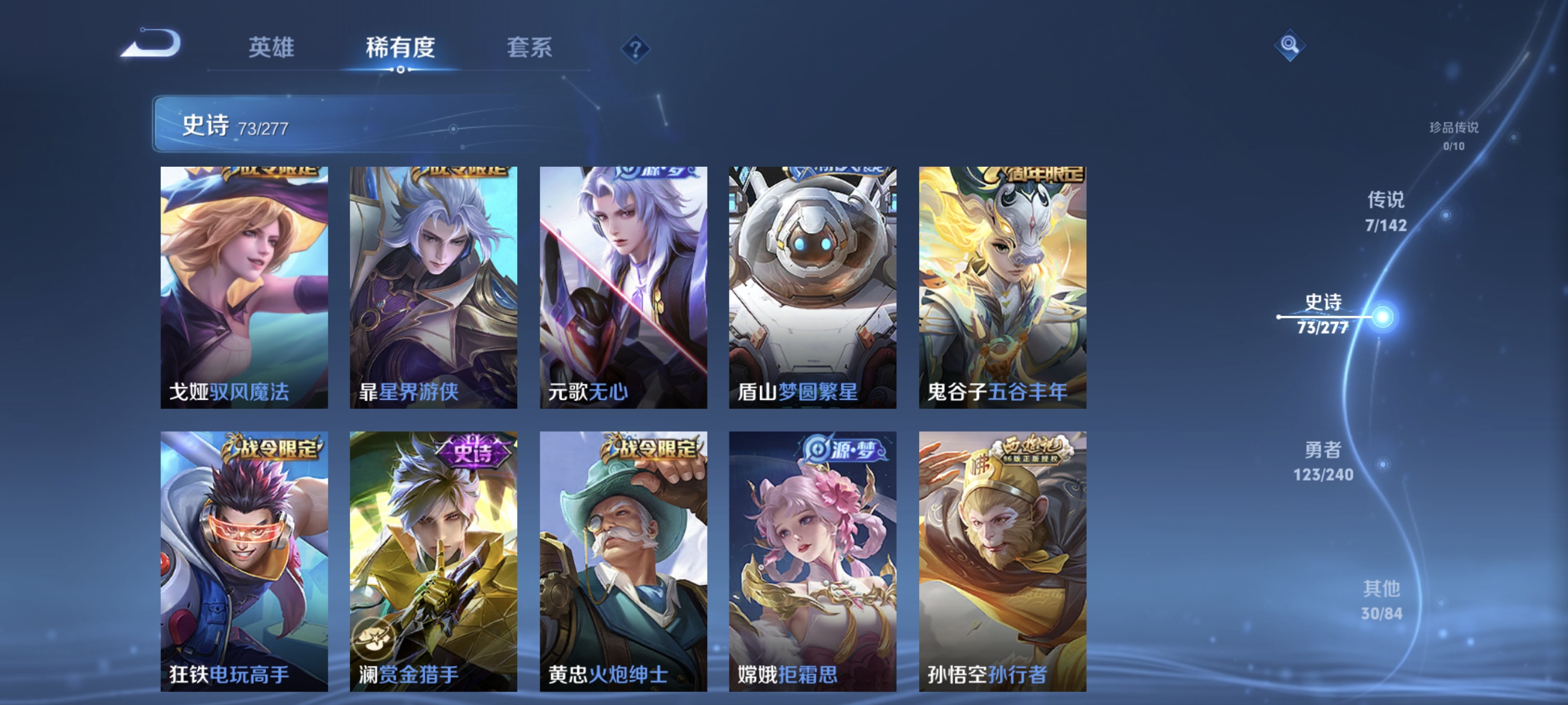Viewport: 1568px width, 705px height.
Task: Select the 珍品传说 rarity node
Action: click(1455, 135)
